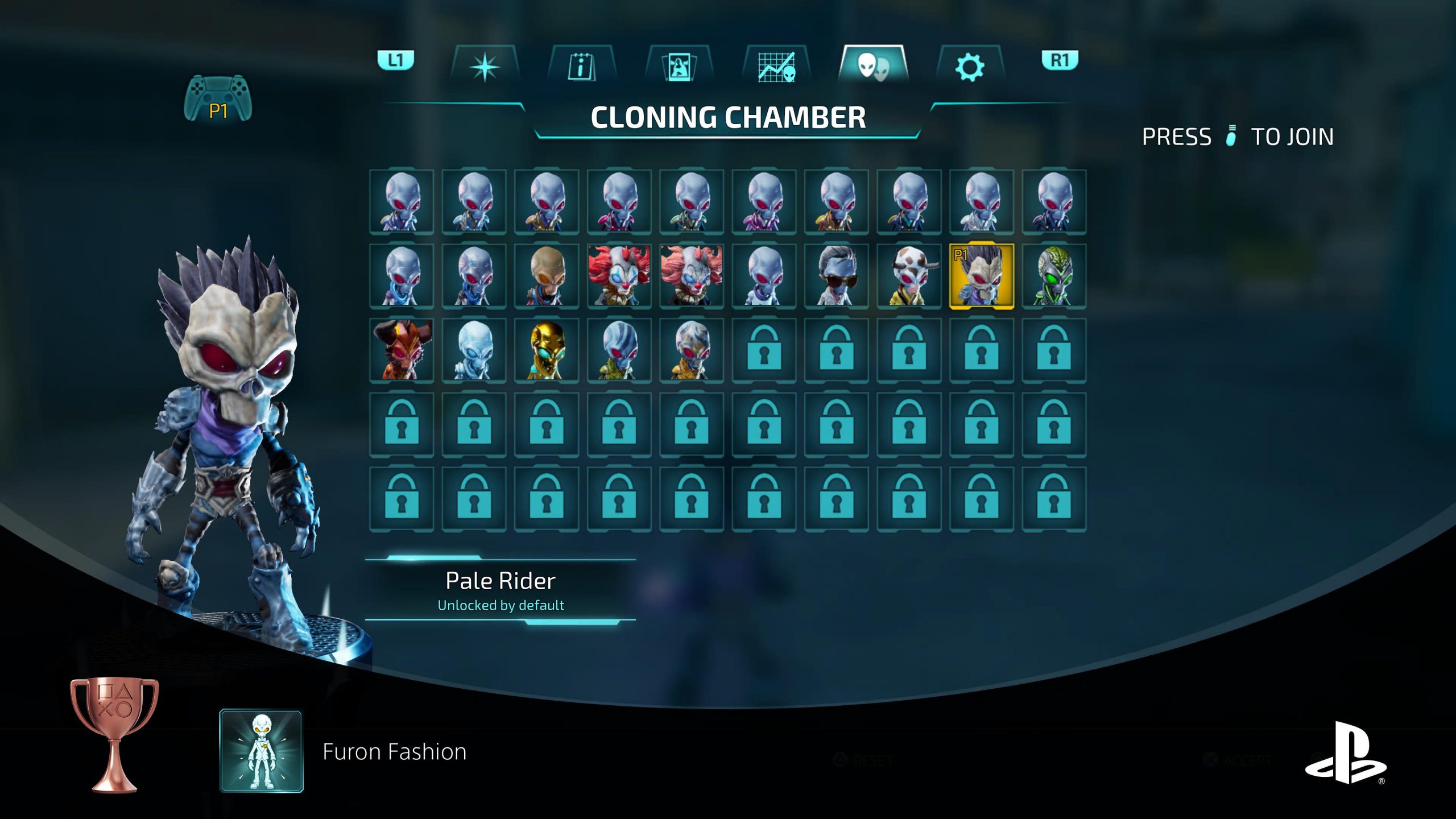Pick the red horned devil skin

point(402,350)
